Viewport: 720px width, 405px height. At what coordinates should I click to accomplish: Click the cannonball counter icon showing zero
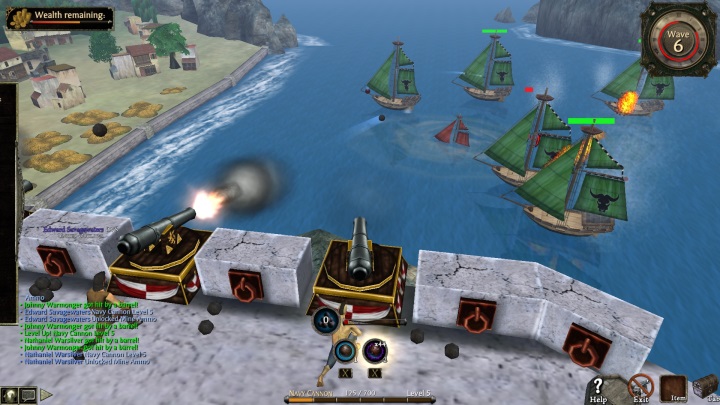point(327,321)
